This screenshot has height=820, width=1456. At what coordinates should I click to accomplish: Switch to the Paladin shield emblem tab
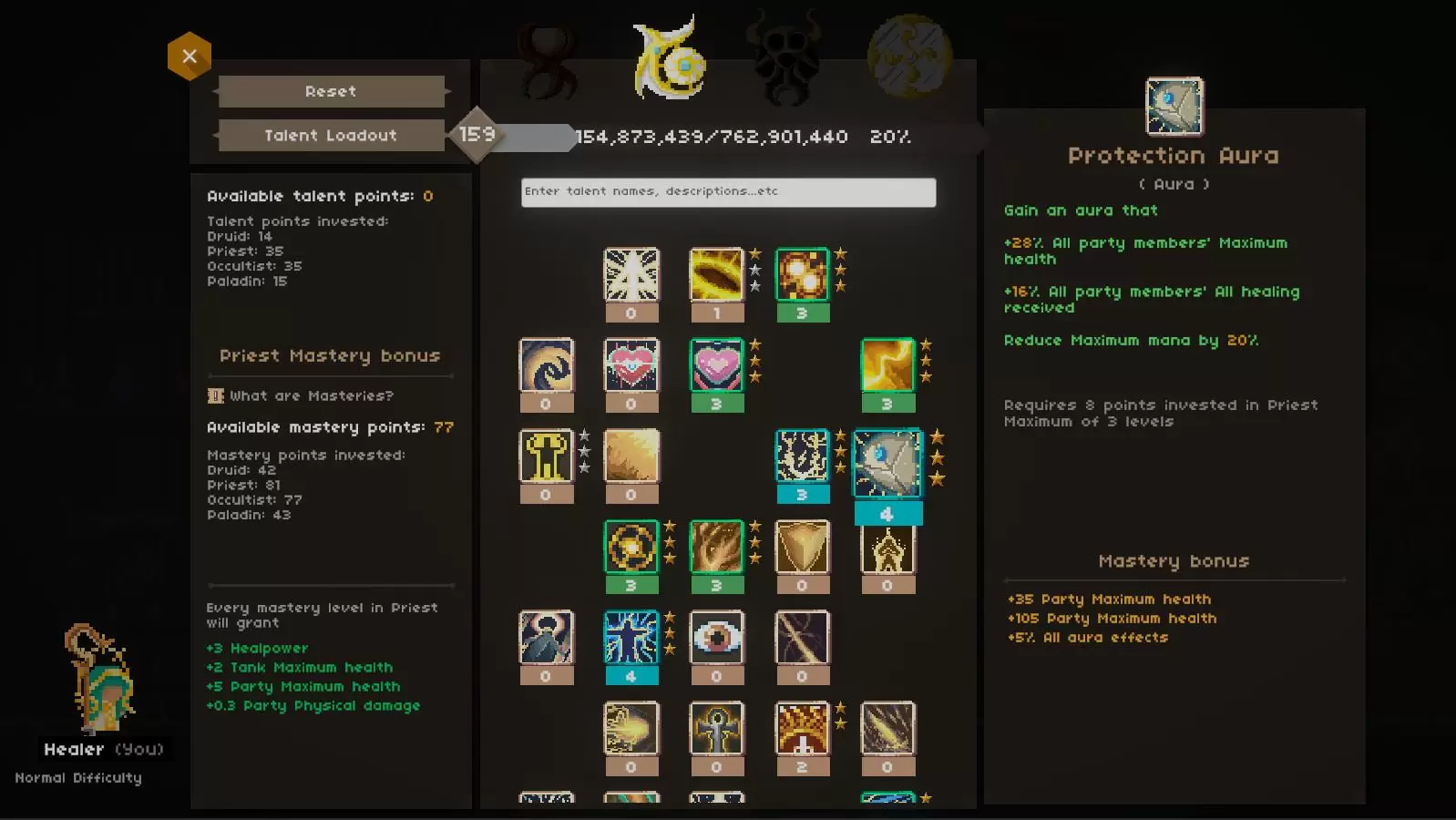(909, 56)
